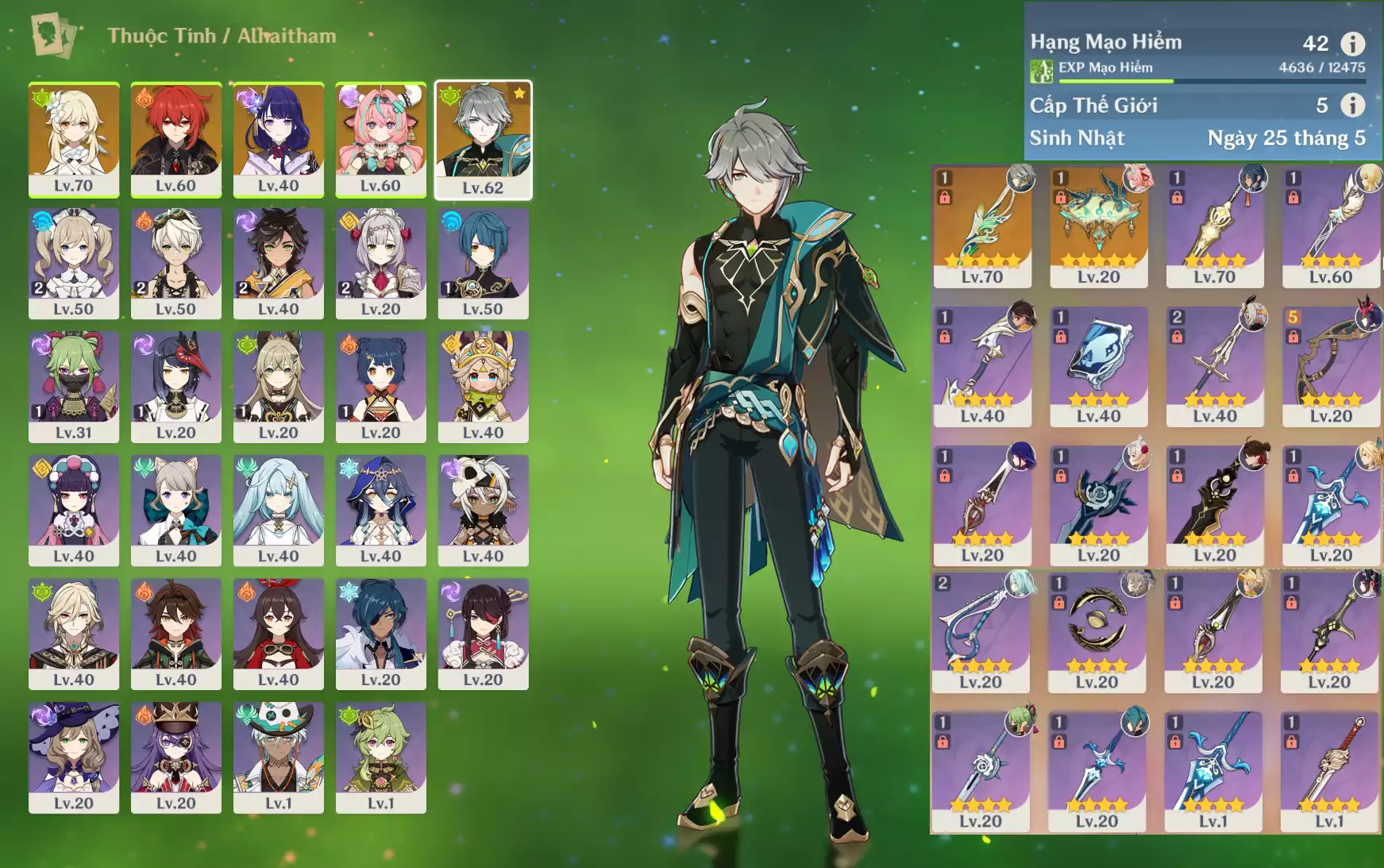Select the five-star green sword Lv.70
The width and height of the screenshot is (1384, 868).
(x=982, y=226)
